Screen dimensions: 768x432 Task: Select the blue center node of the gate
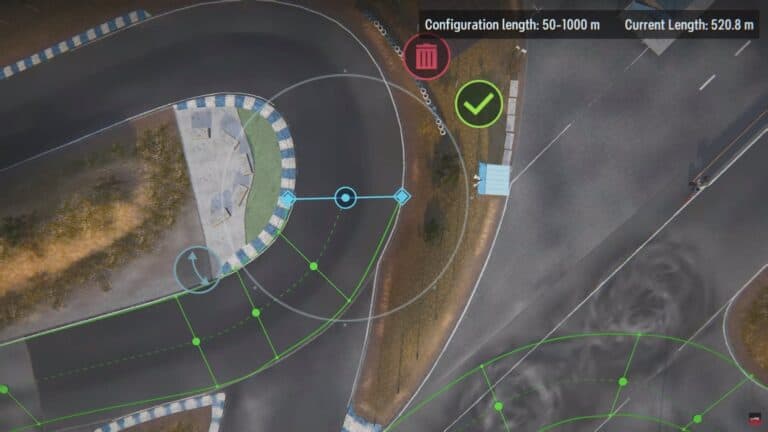[345, 198]
